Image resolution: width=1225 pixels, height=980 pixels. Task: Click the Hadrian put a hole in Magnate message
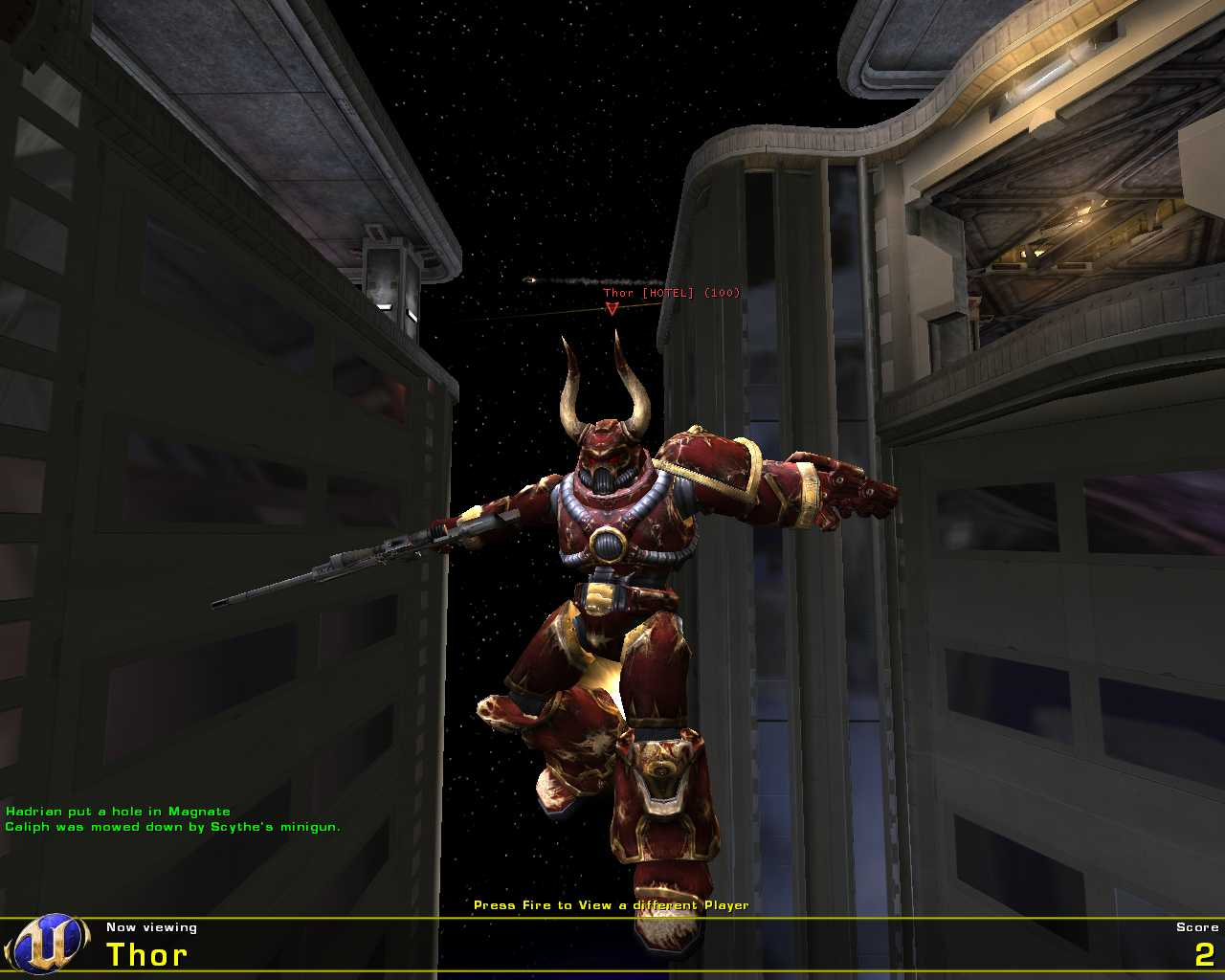(x=117, y=810)
